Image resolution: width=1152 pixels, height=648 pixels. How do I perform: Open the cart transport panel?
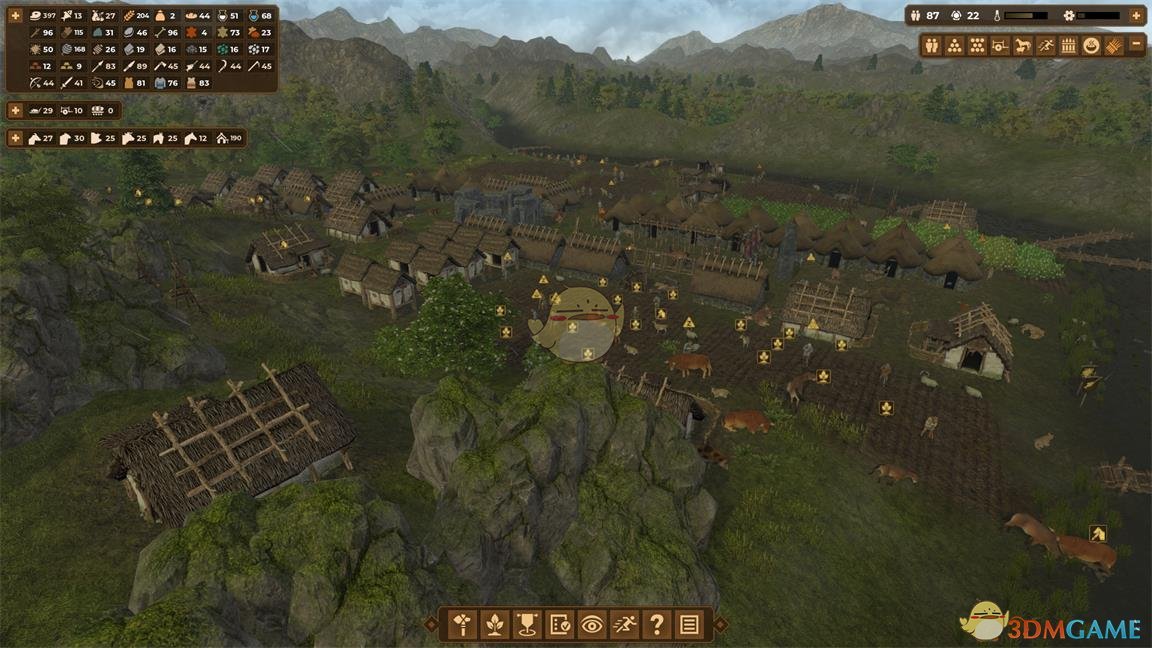click(x=1000, y=45)
